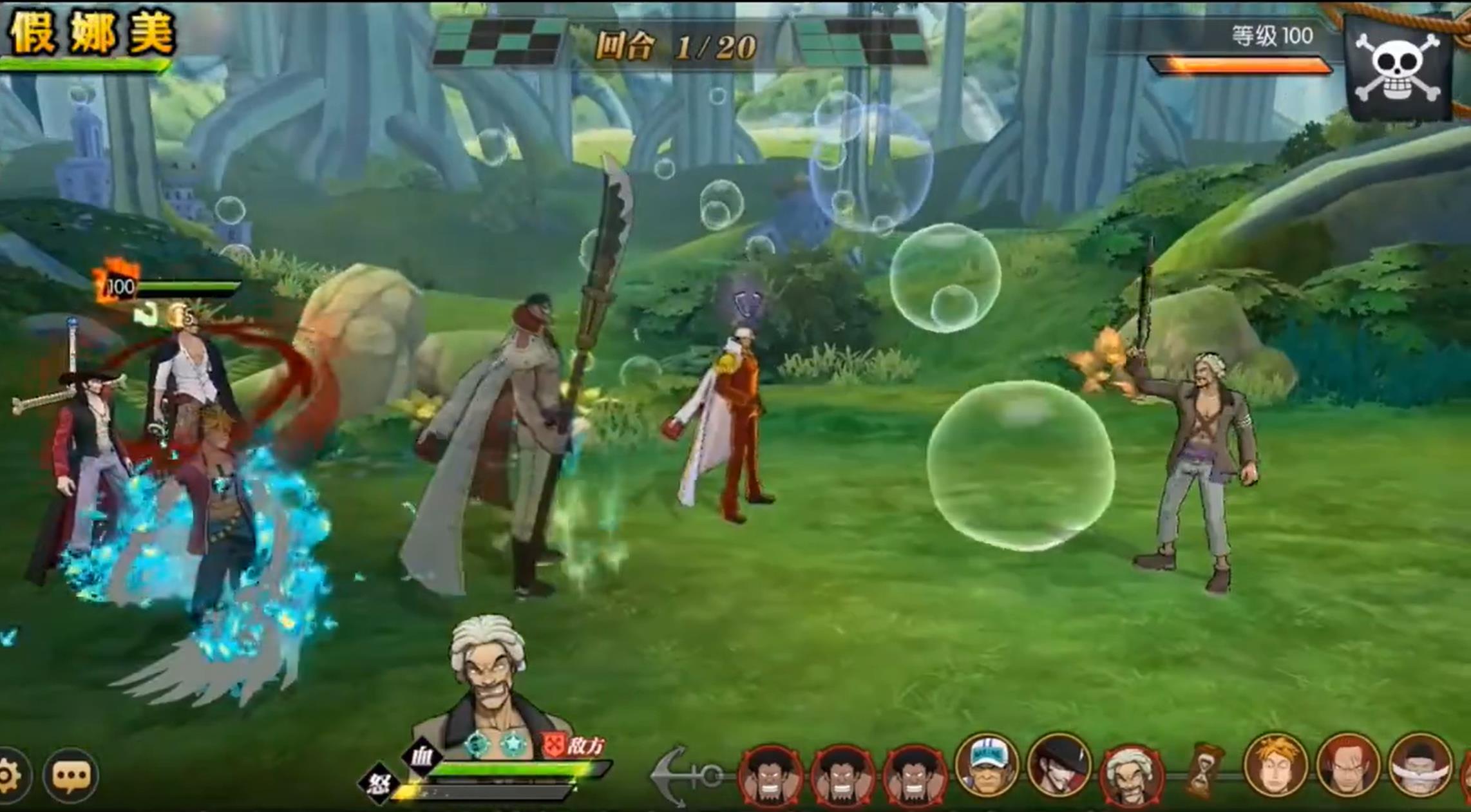Click the red 敌方 enemy tag
Screen dimensions: 1471x812
coord(573,746)
